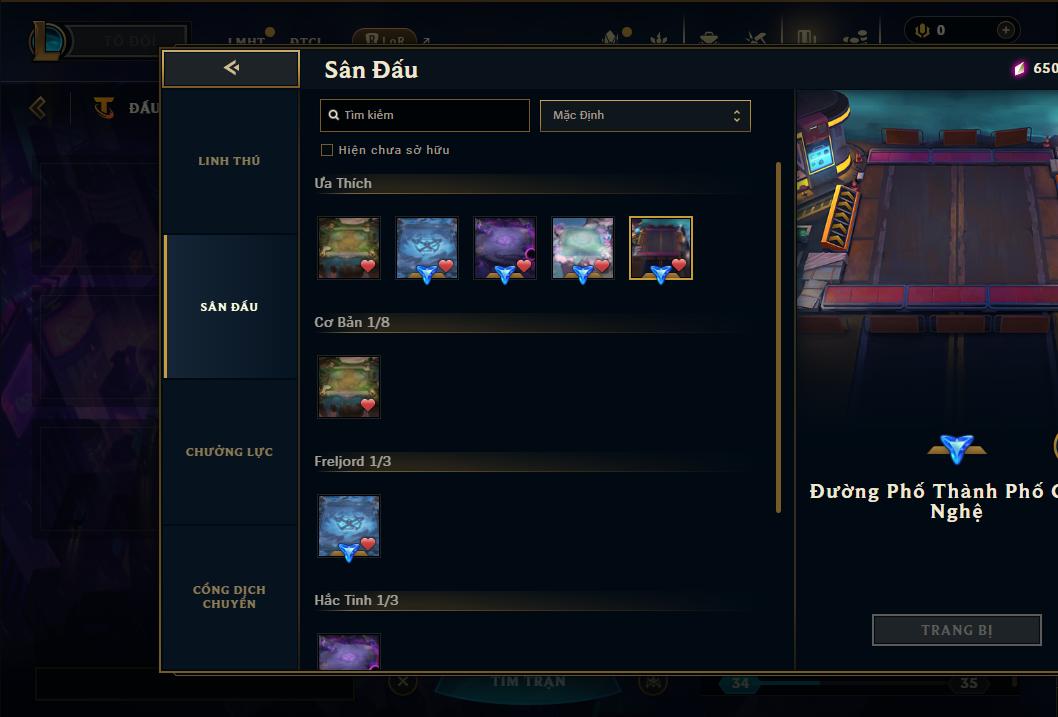Select the purple arena in favorites row
The height and width of the screenshot is (717, 1058).
pos(505,248)
